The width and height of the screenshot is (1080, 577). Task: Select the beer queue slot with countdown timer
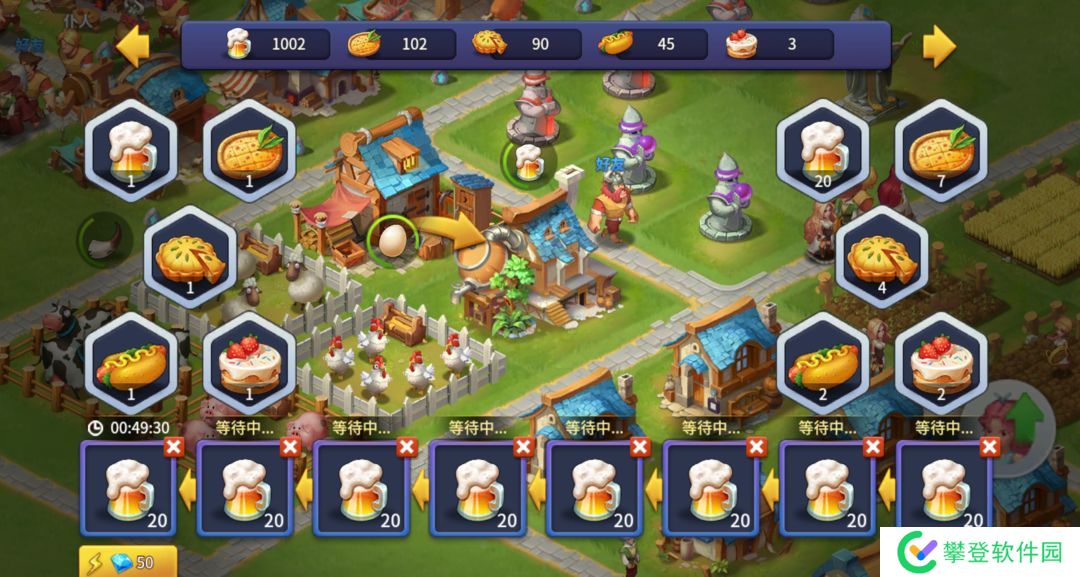click(x=129, y=490)
